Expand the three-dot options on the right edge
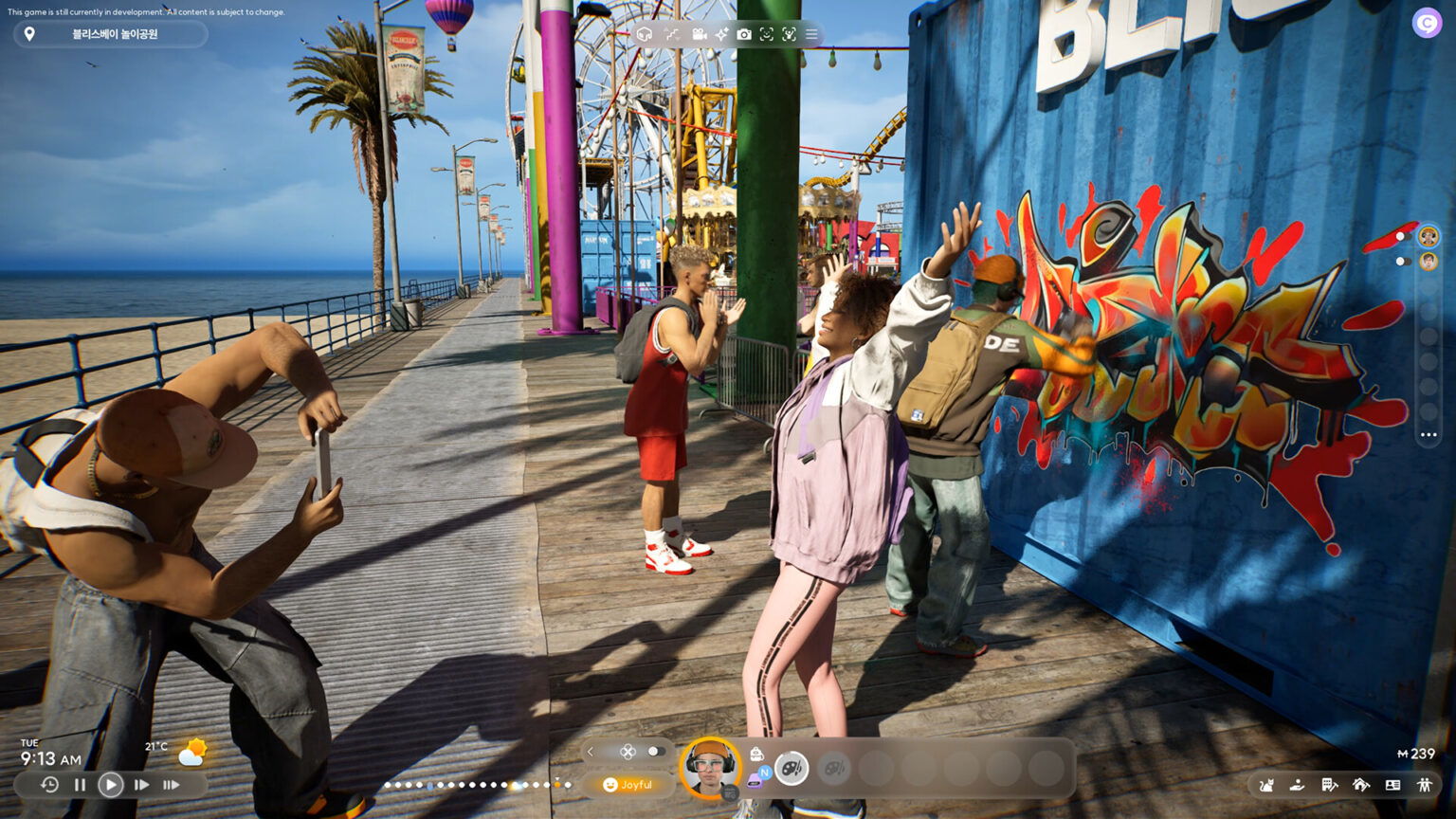 tap(1429, 435)
